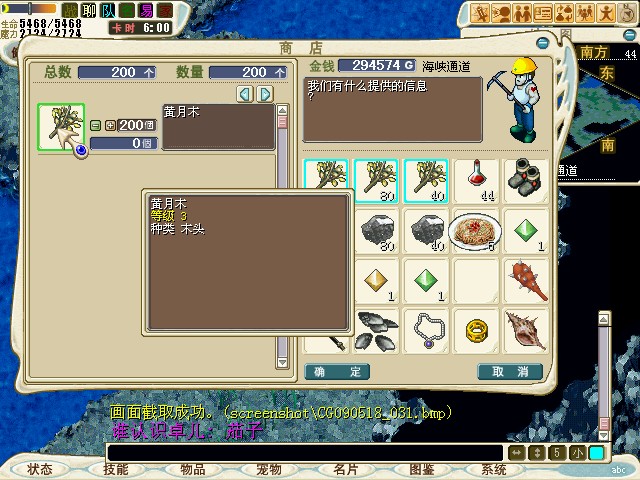Open the 宠物 pets menu
640x480 pixels.
tap(269, 469)
